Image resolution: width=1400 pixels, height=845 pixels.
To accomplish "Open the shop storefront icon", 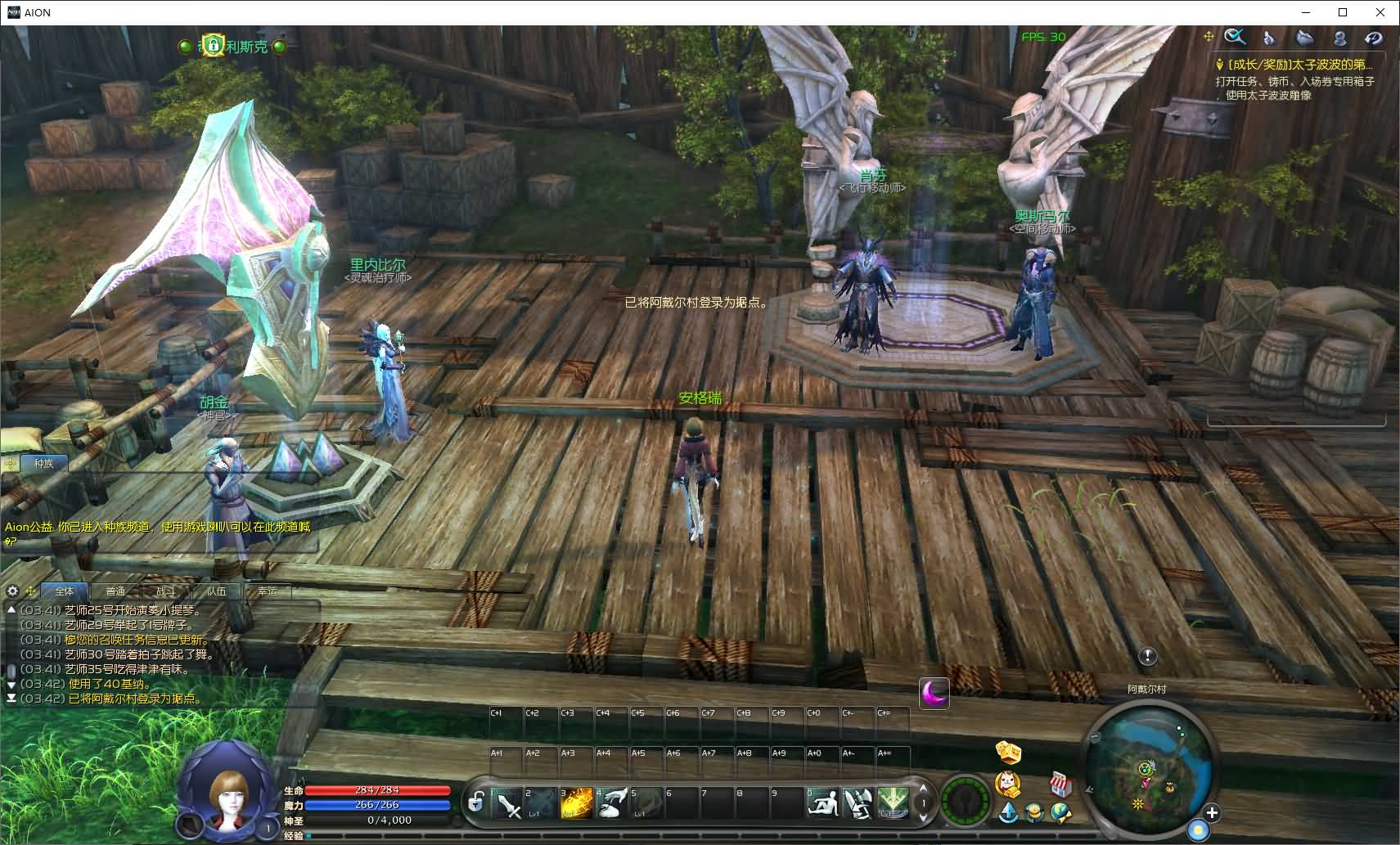I will (x=1060, y=784).
